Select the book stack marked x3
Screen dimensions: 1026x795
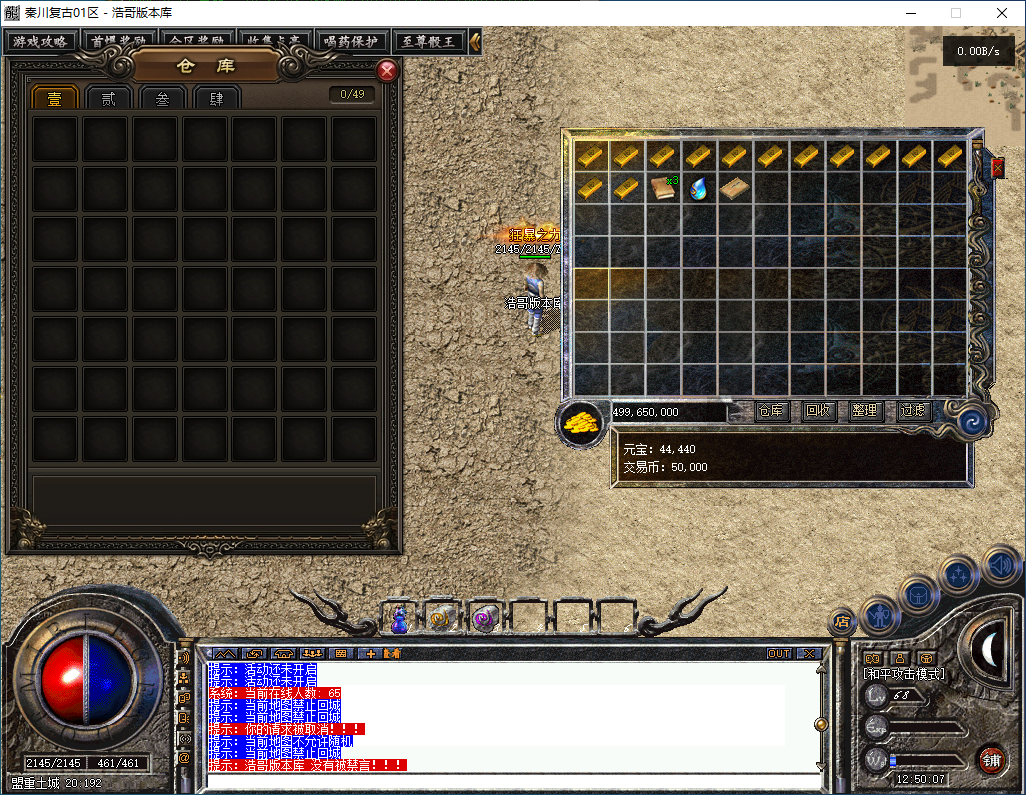662,188
